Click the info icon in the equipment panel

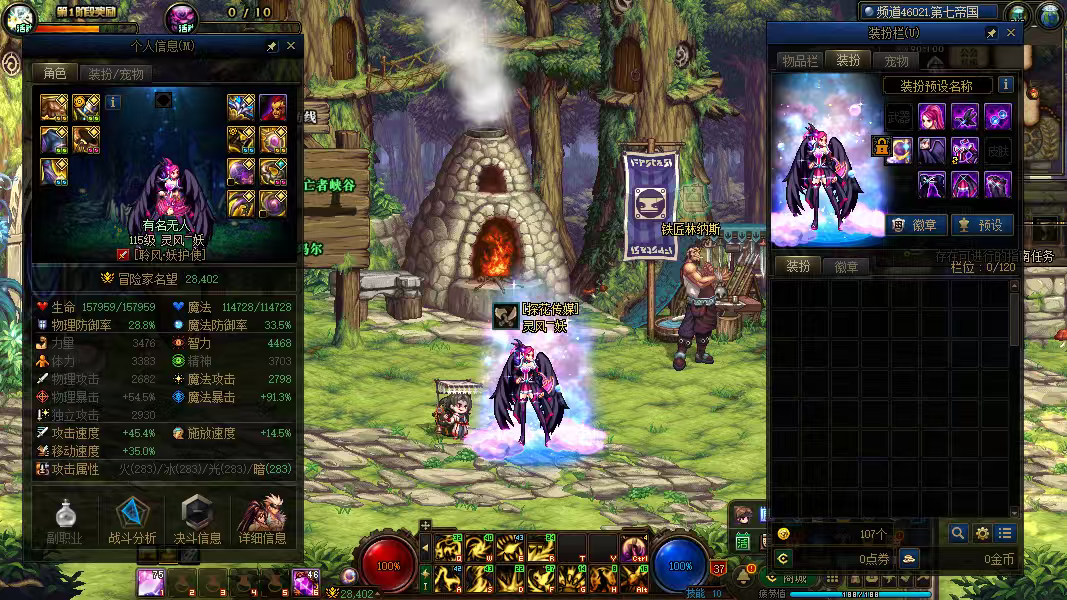click(x=113, y=101)
